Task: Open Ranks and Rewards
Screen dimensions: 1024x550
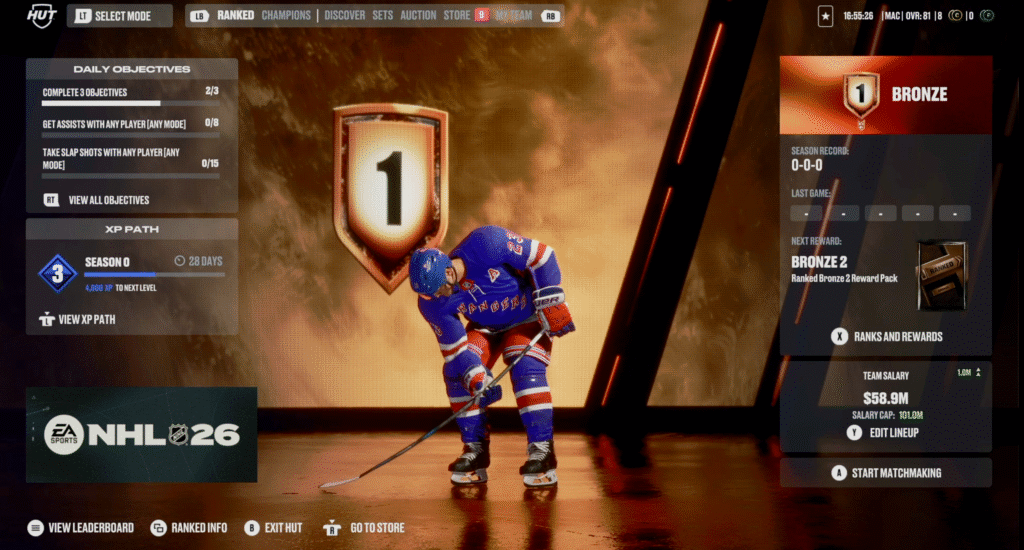Action: tap(897, 337)
